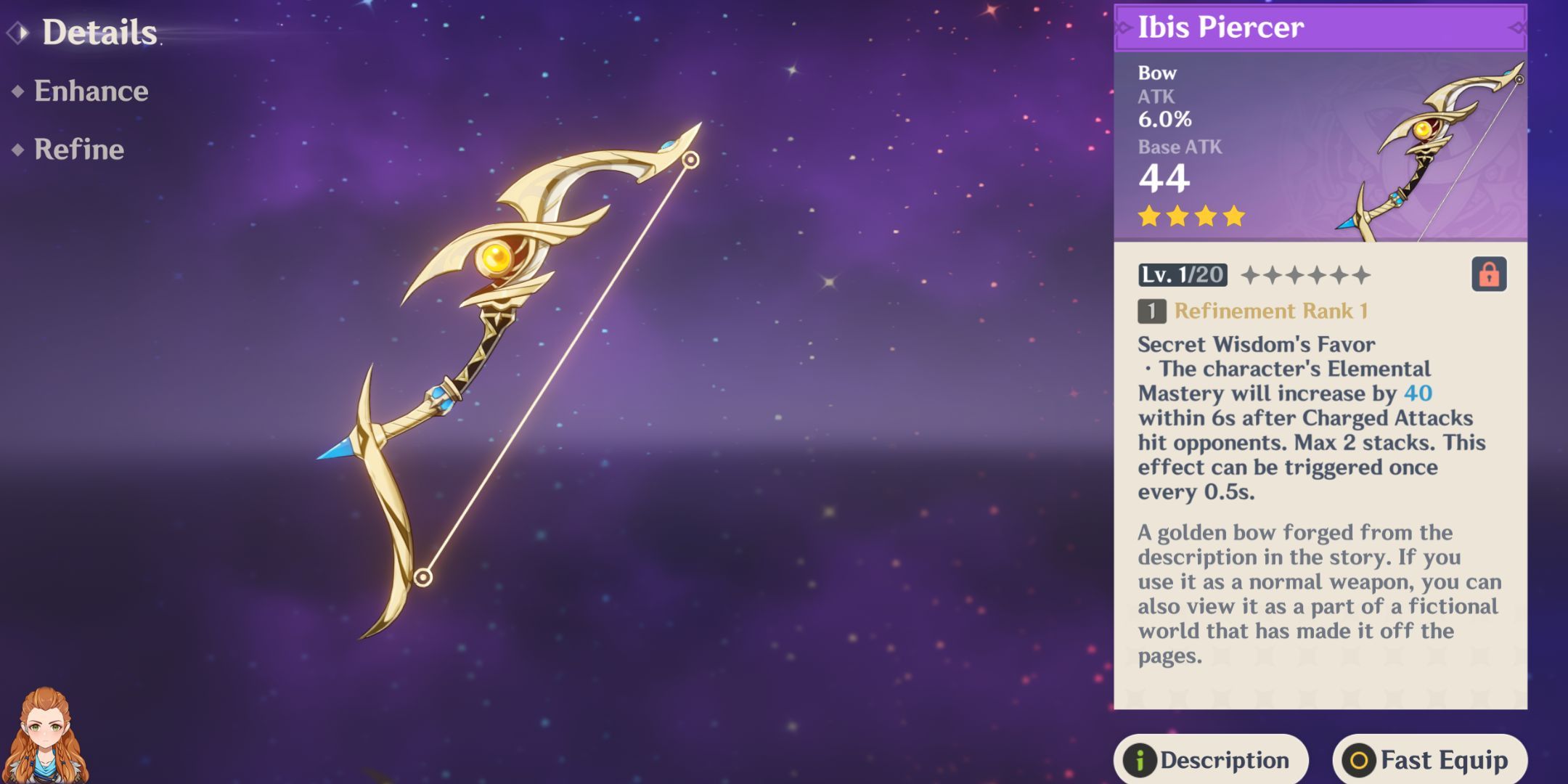Screen dimensions: 1568x784
Task: Select the ascension star row
Action: [x=1307, y=276]
